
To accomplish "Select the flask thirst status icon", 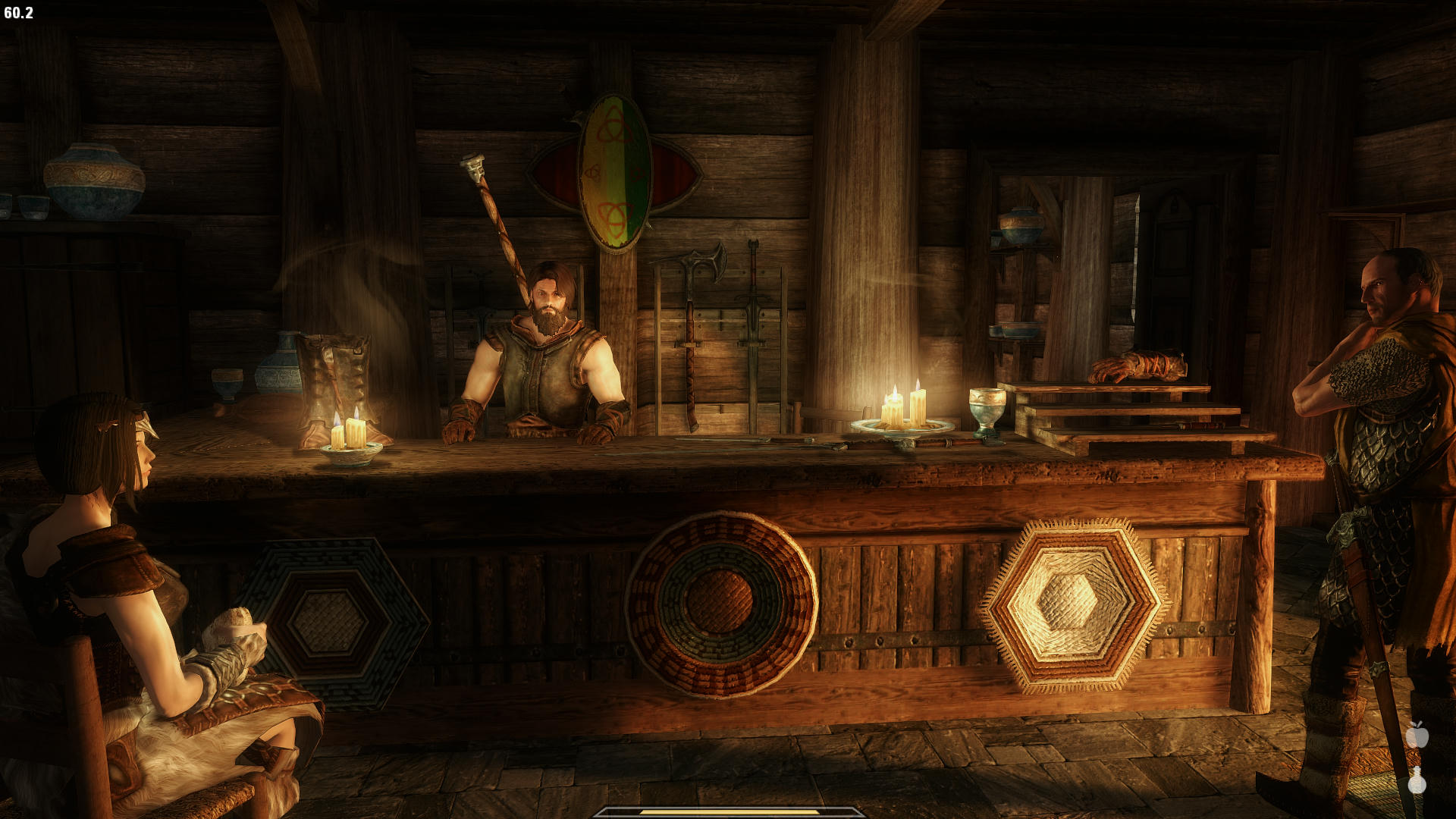I will [1417, 780].
